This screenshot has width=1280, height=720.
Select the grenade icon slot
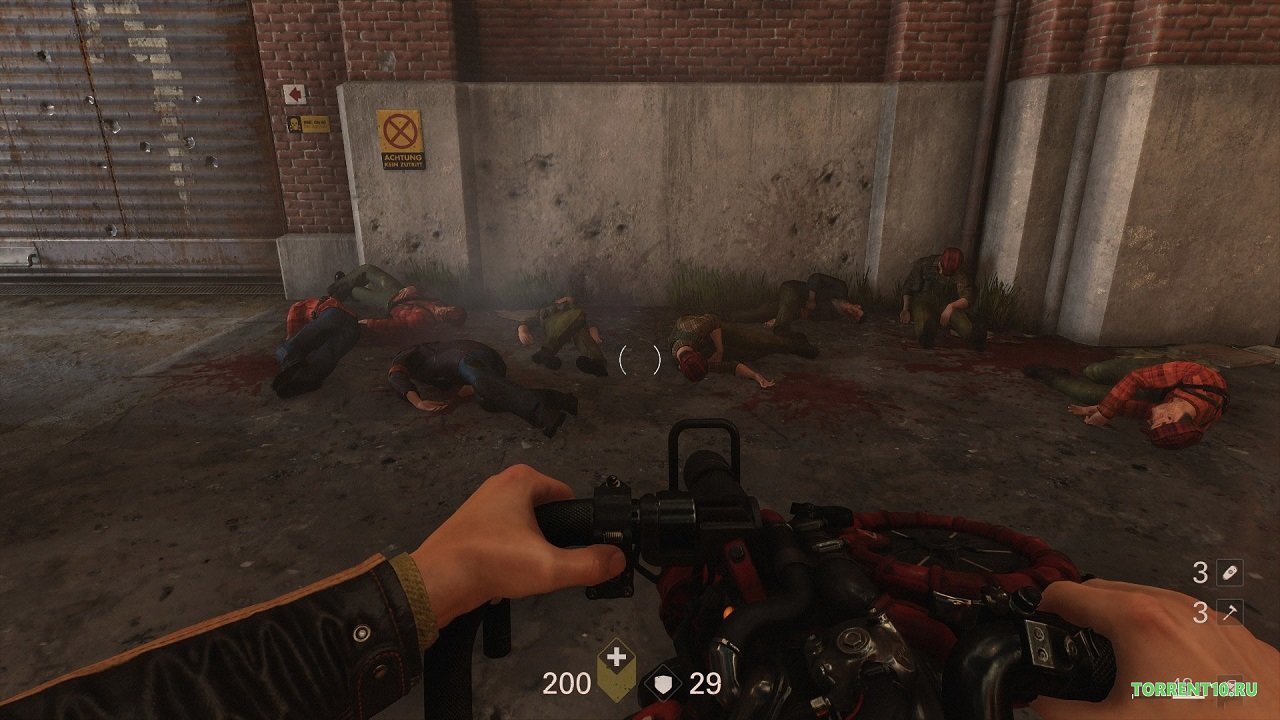coord(1230,572)
